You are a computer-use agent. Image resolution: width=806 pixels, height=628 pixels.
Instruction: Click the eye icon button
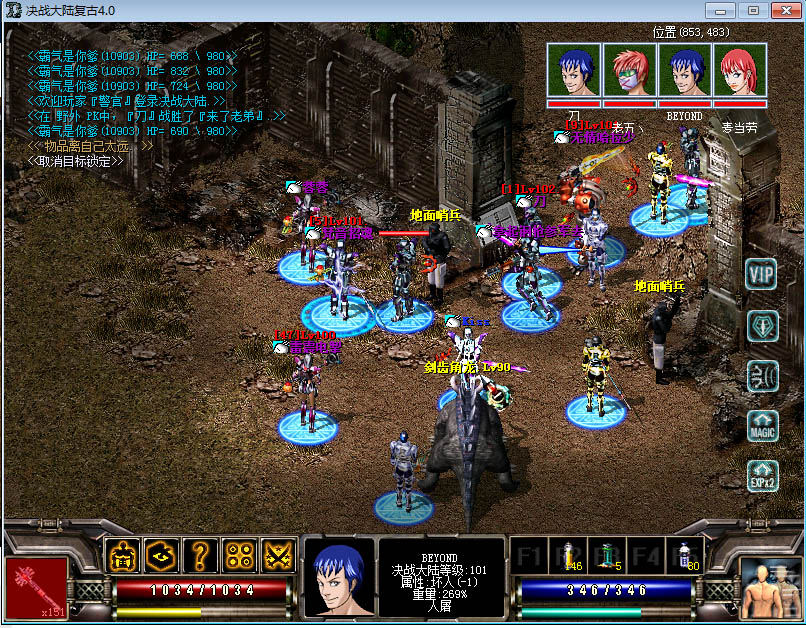point(161,556)
